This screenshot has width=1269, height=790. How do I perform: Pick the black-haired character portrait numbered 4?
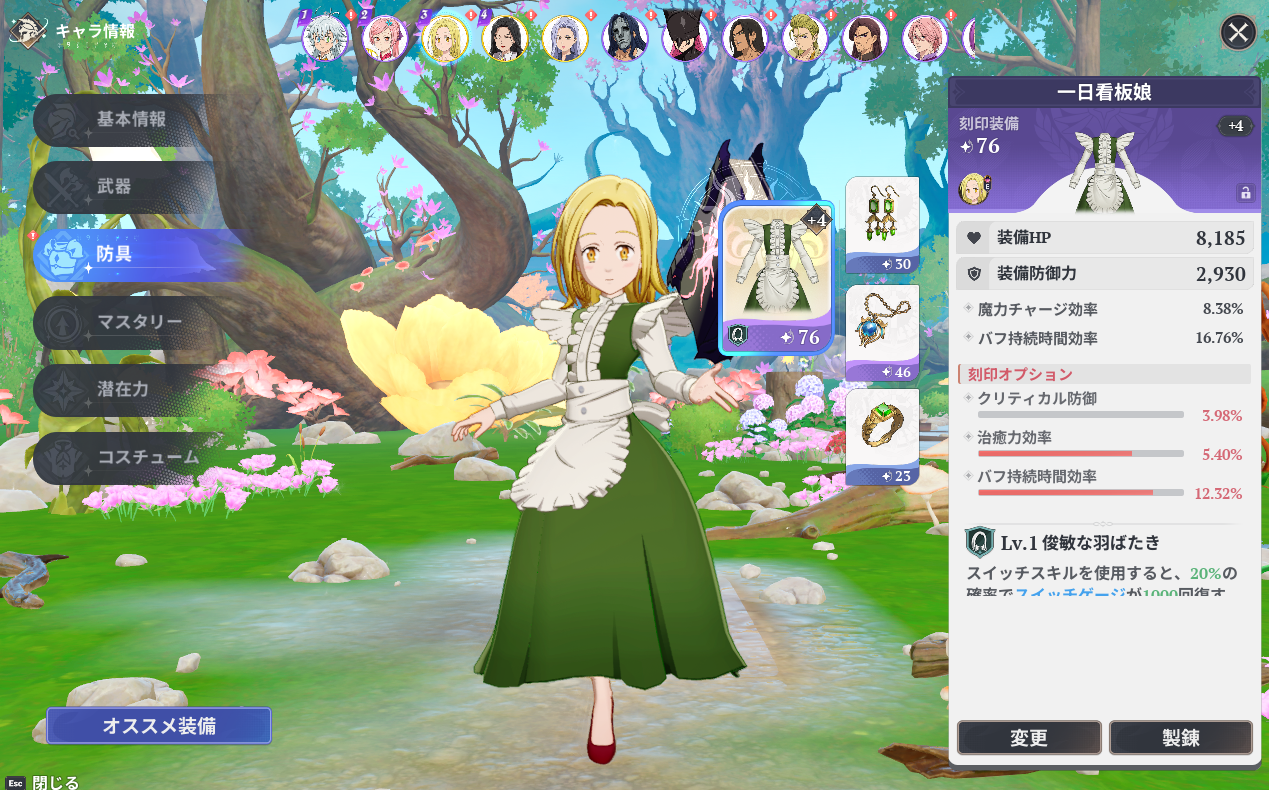(504, 38)
